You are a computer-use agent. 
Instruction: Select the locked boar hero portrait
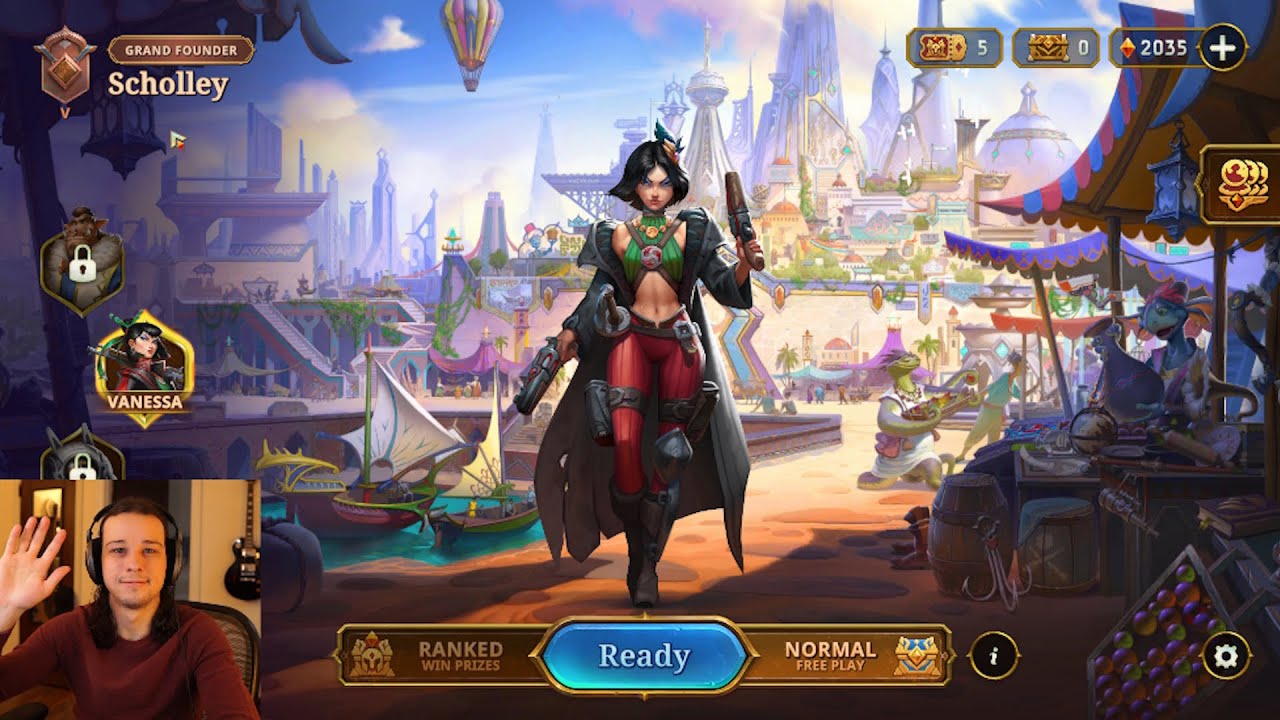tap(82, 262)
